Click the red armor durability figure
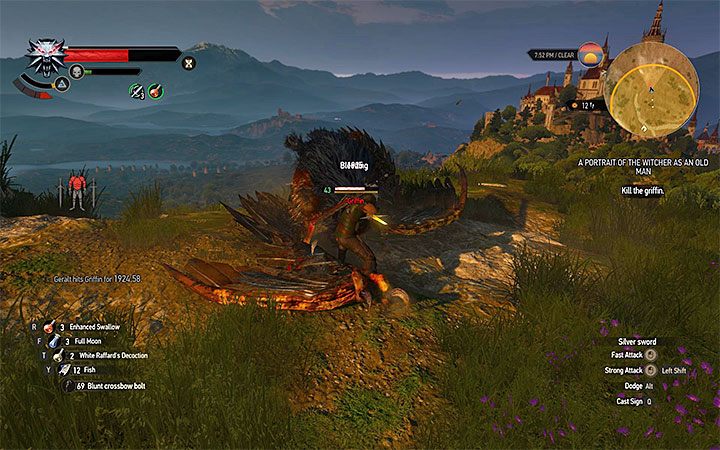Screen dimensions: 720x450 77,189
